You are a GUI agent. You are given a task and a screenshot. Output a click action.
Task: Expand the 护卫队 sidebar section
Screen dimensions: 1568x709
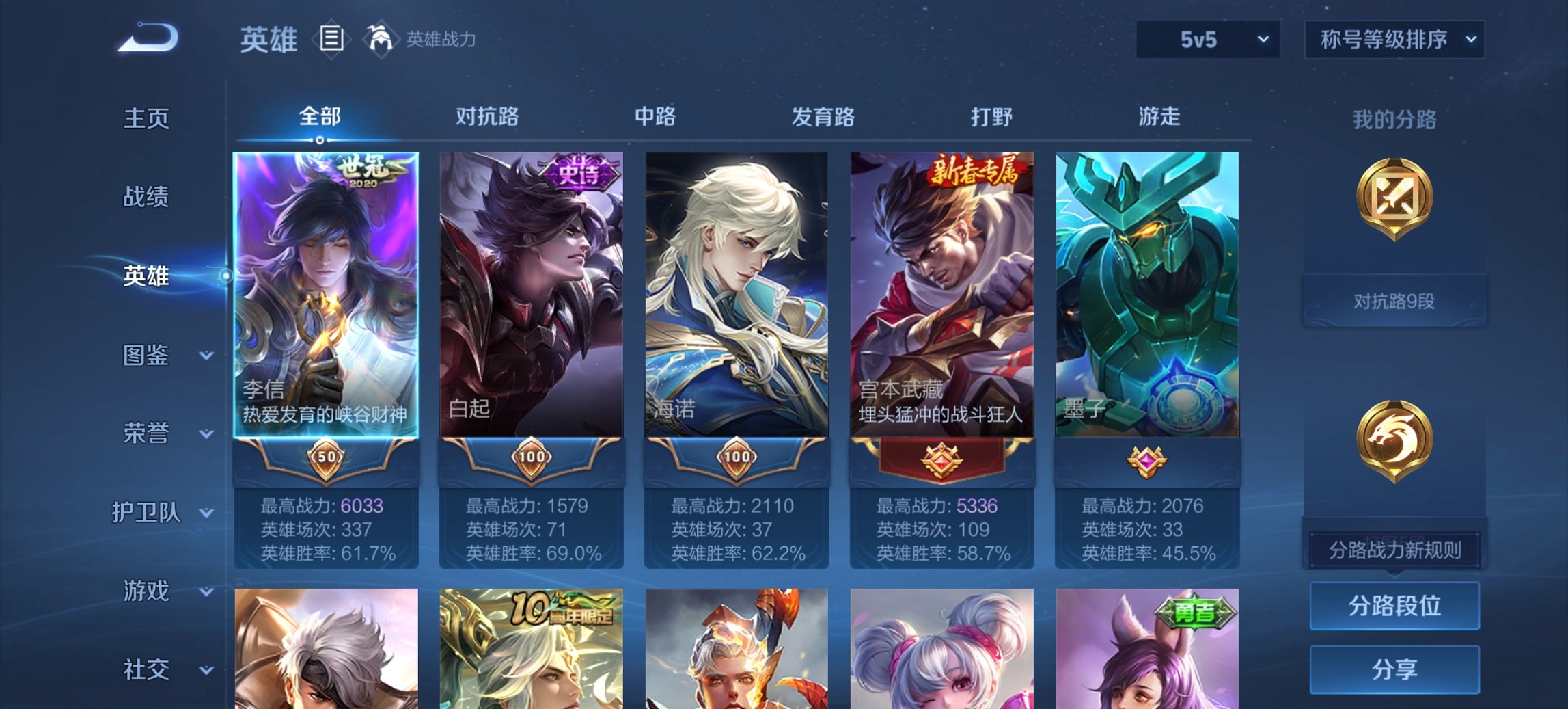pos(147,513)
